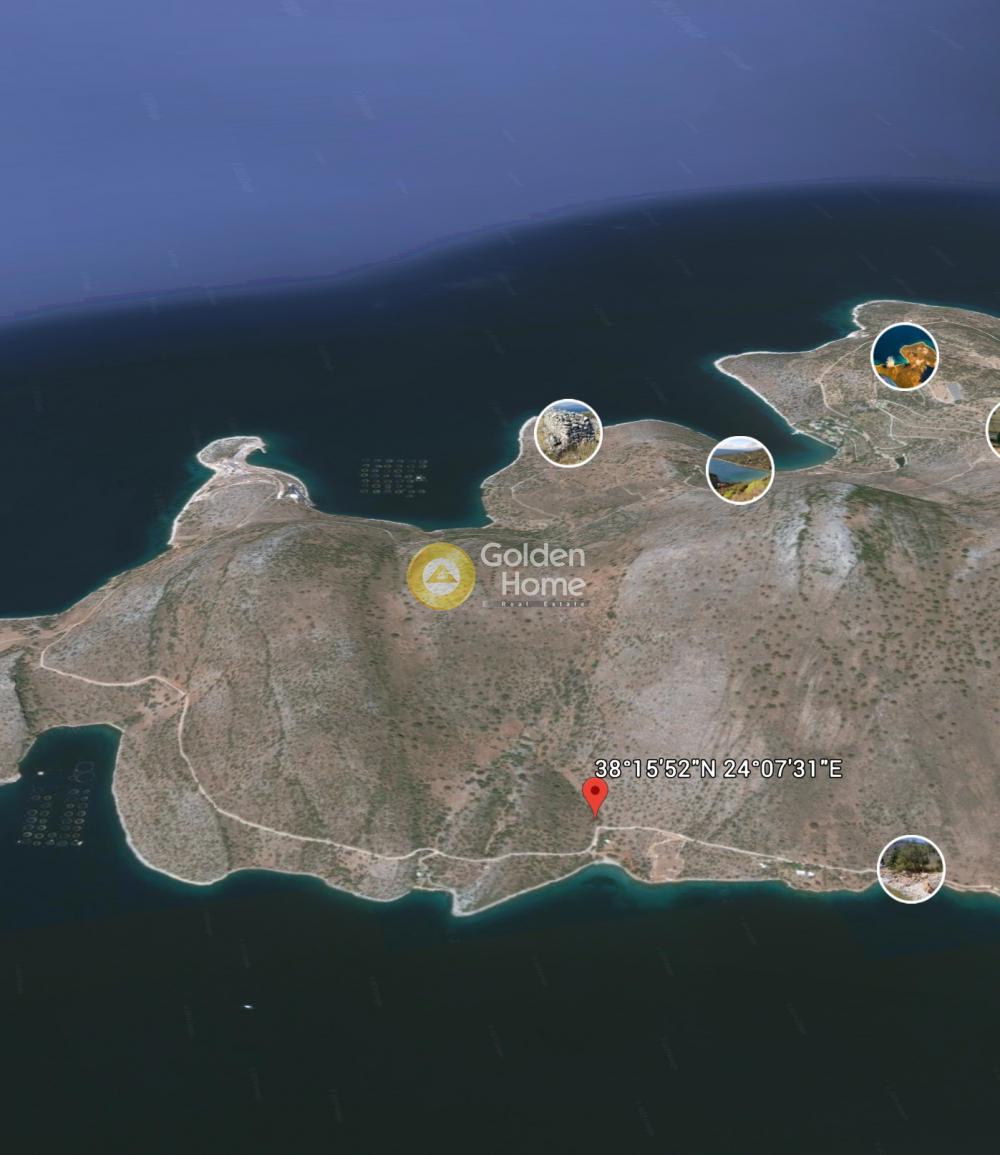Open the aerial orange peninsula photo bubble
Image resolution: width=1000 pixels, height=1155 pixels.
pyautogui.click(x=904, y=357)
